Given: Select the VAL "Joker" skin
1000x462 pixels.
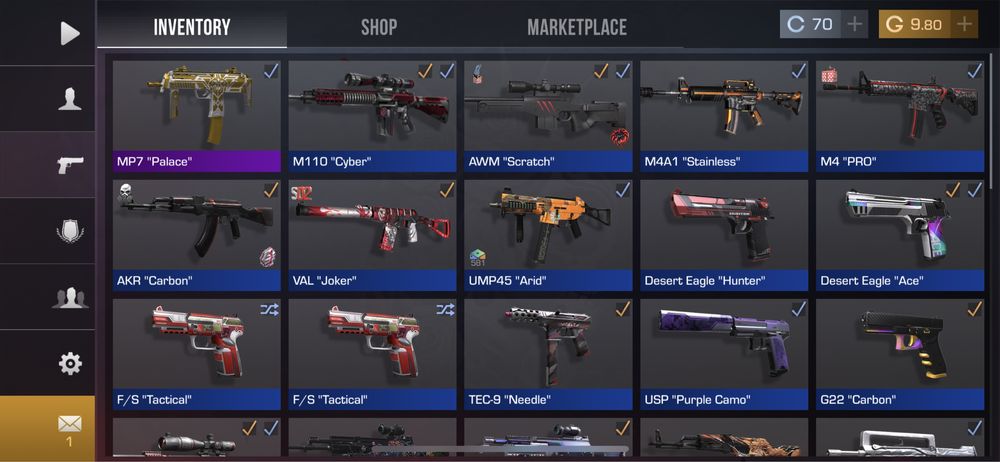Looking at the screenshot, I should (x=372, y=235).
